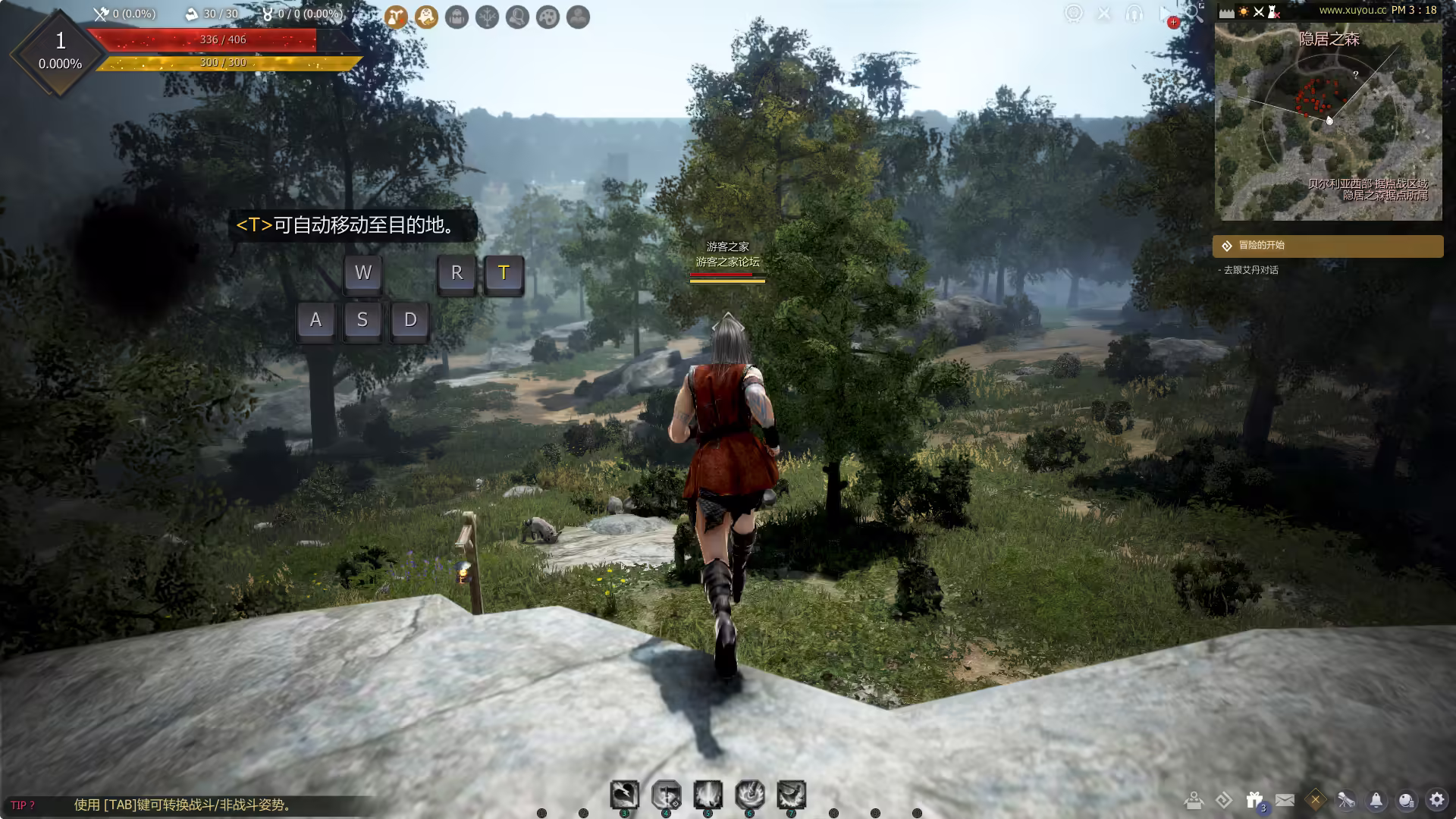Click the spiral diamond icon
This screenshot has width=1456, height=819.
coord(1224,799)
